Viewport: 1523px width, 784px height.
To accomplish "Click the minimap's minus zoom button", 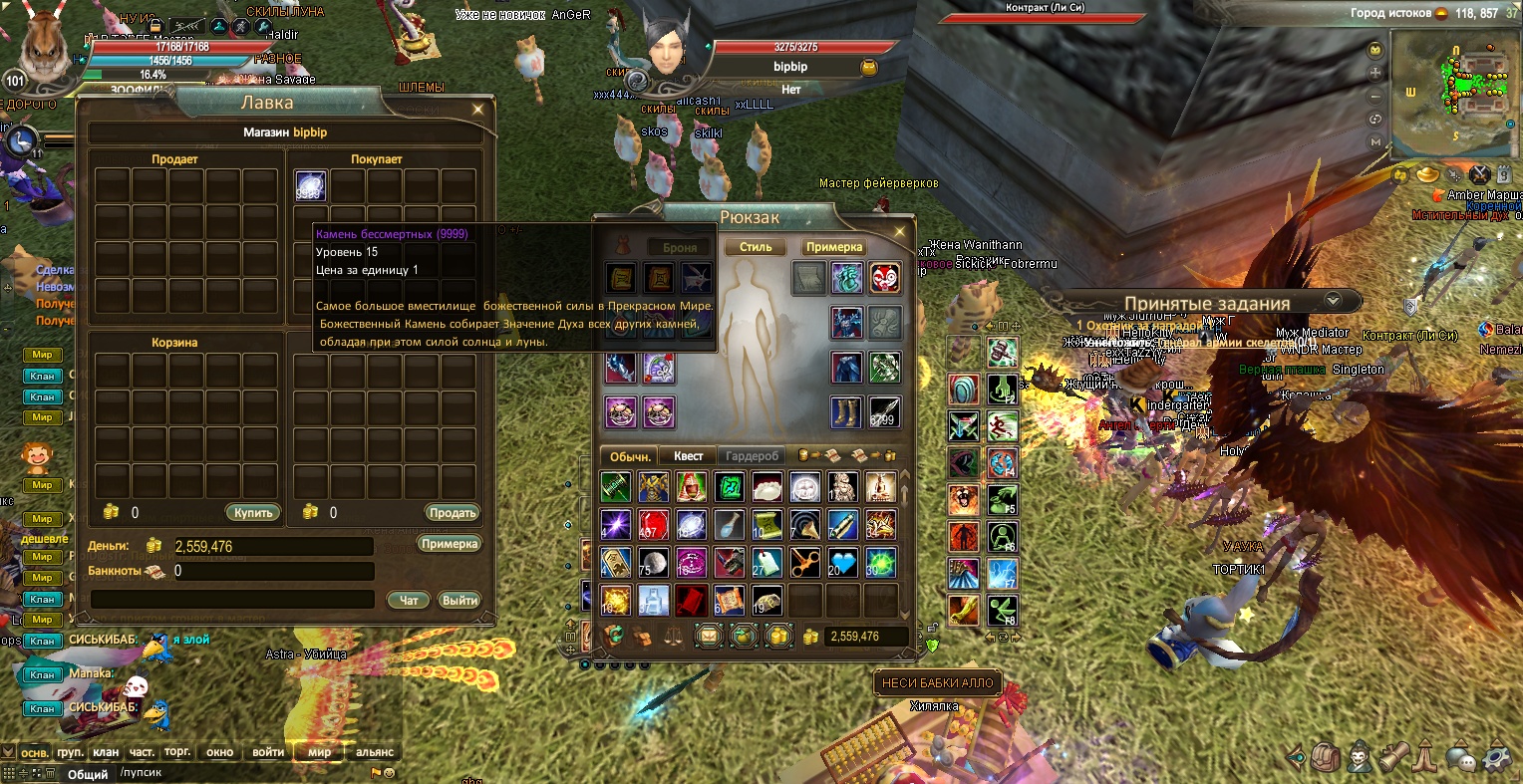I will pos(1376,97).
